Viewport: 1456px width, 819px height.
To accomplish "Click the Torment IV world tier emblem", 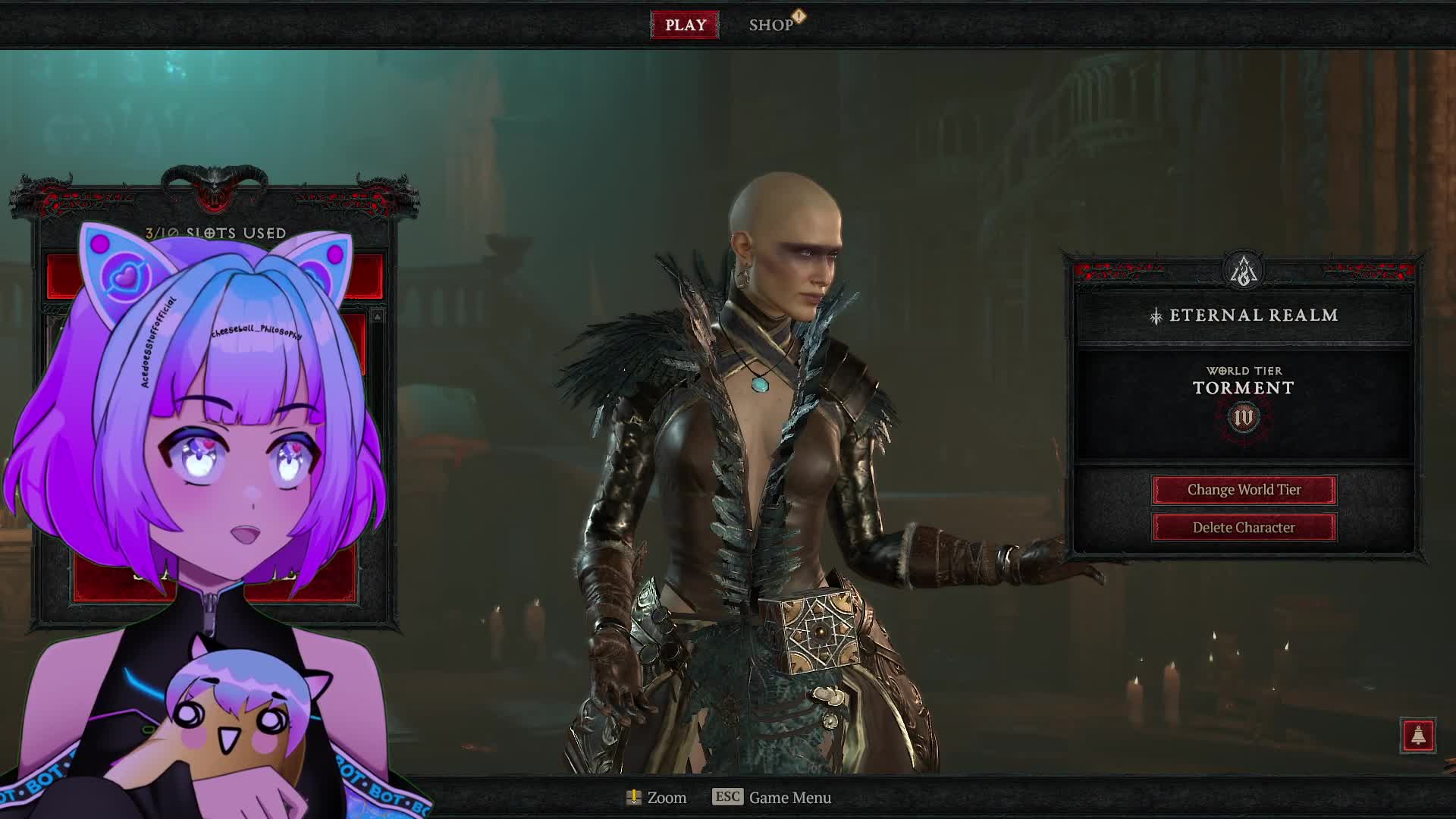I will click(x=1244, y=418).
